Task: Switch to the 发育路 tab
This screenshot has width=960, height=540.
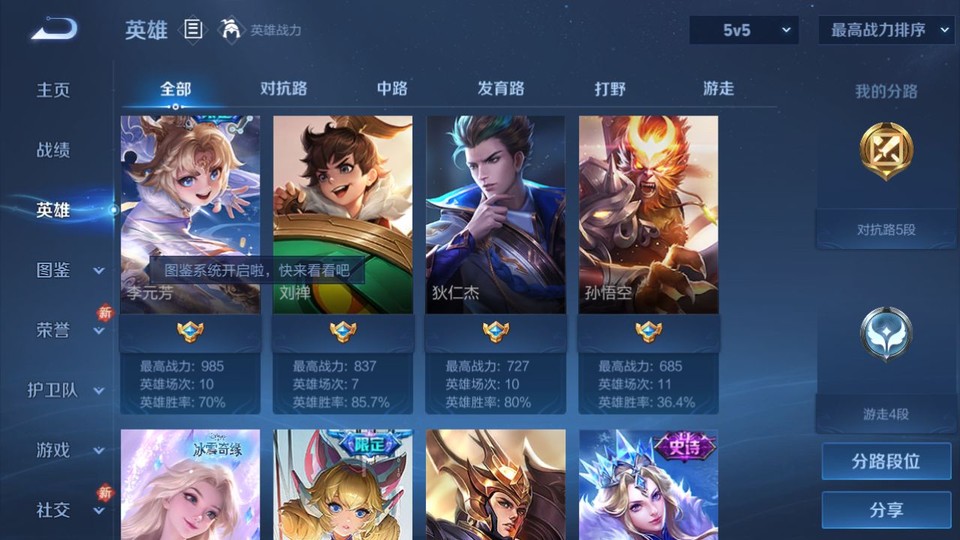Action: pos(501,88)
